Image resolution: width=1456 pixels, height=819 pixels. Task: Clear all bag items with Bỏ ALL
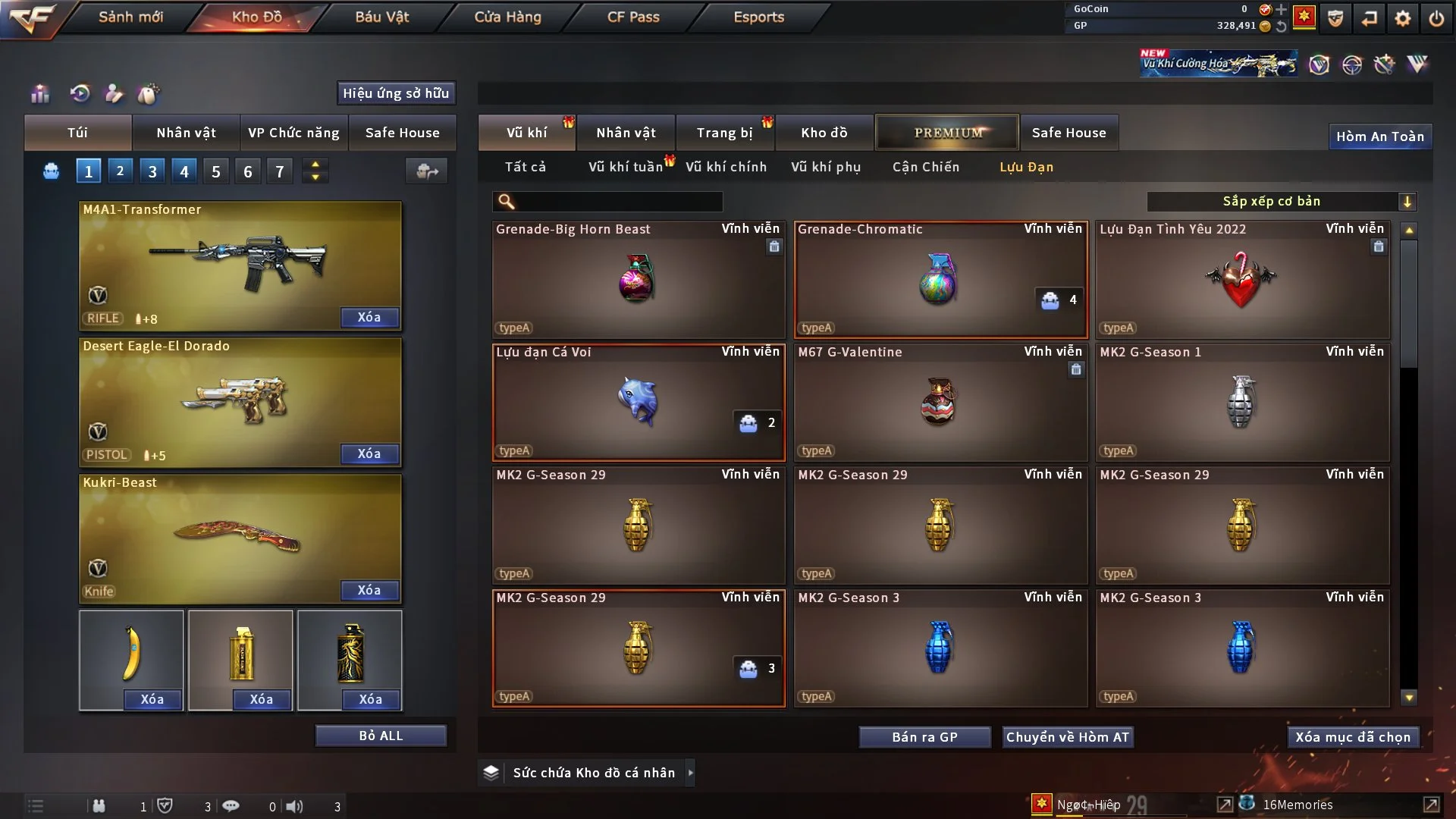pos(381,736)
